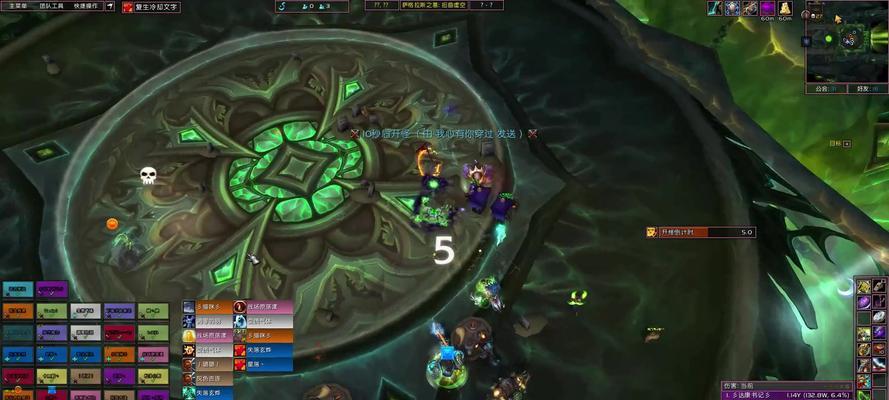Select the golden figure buff icon

785,8
